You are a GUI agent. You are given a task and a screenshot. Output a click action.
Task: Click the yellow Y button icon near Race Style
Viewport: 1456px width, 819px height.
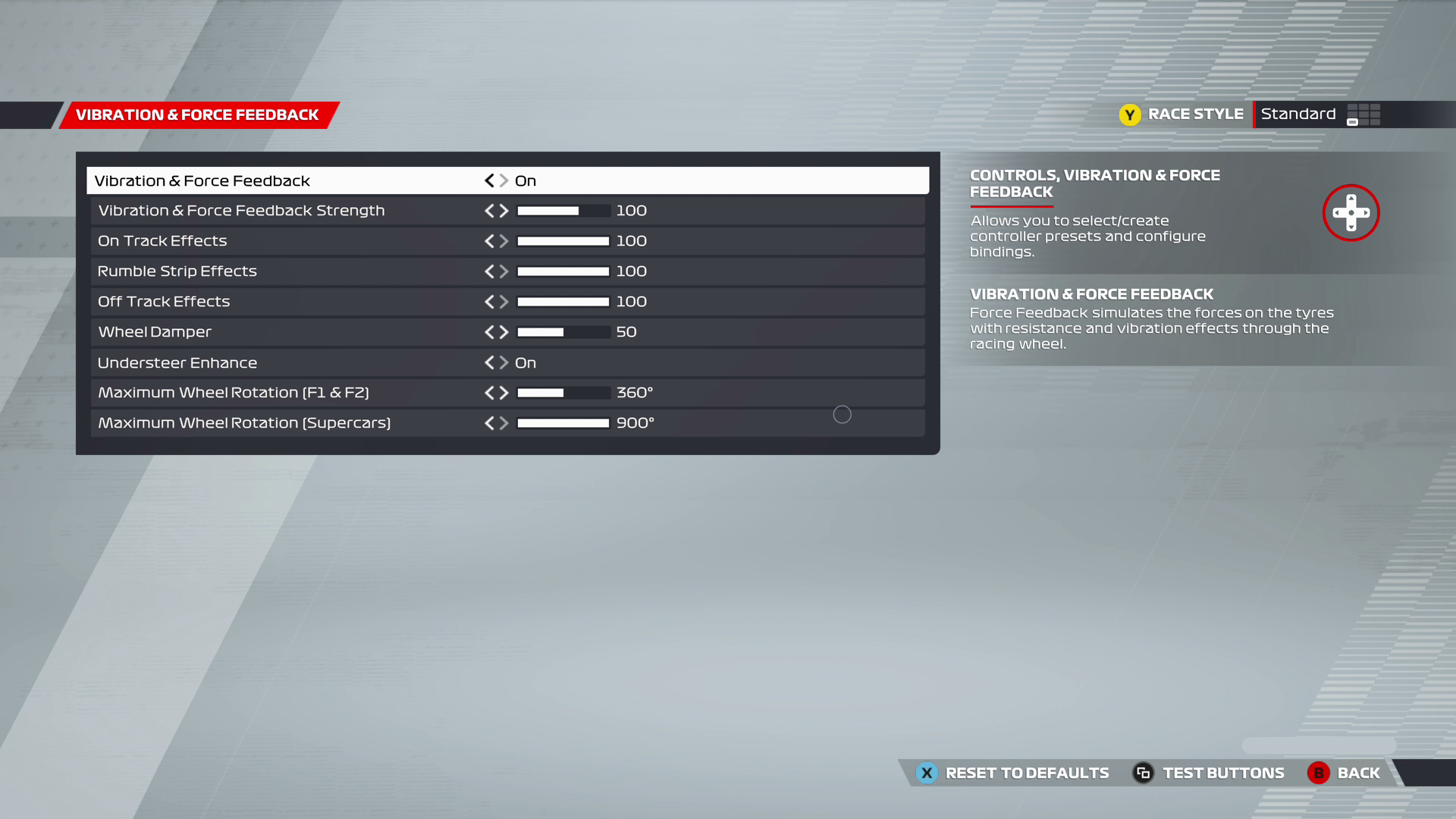point(1130,115)
